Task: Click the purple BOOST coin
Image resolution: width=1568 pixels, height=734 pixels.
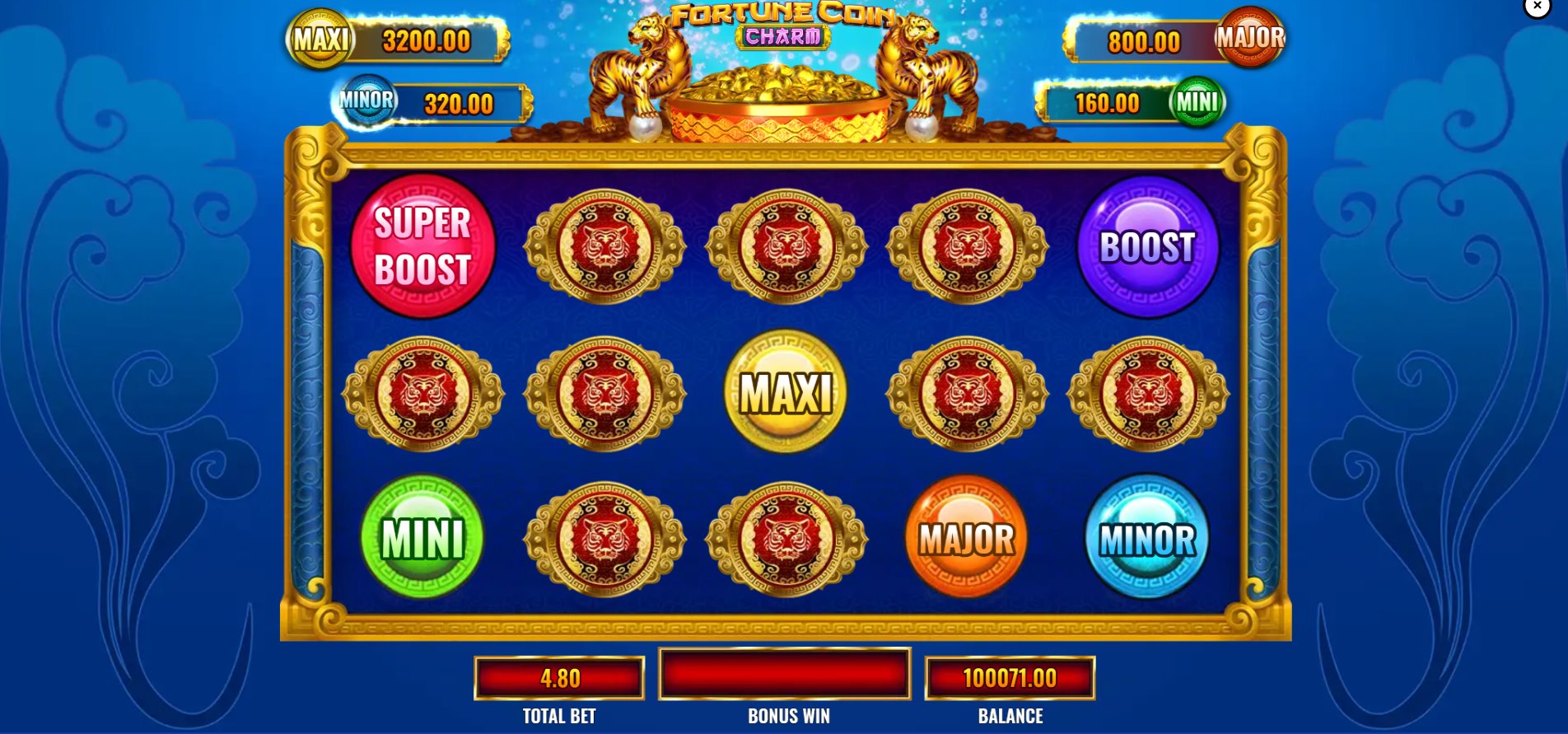Action: point(1148,245)
